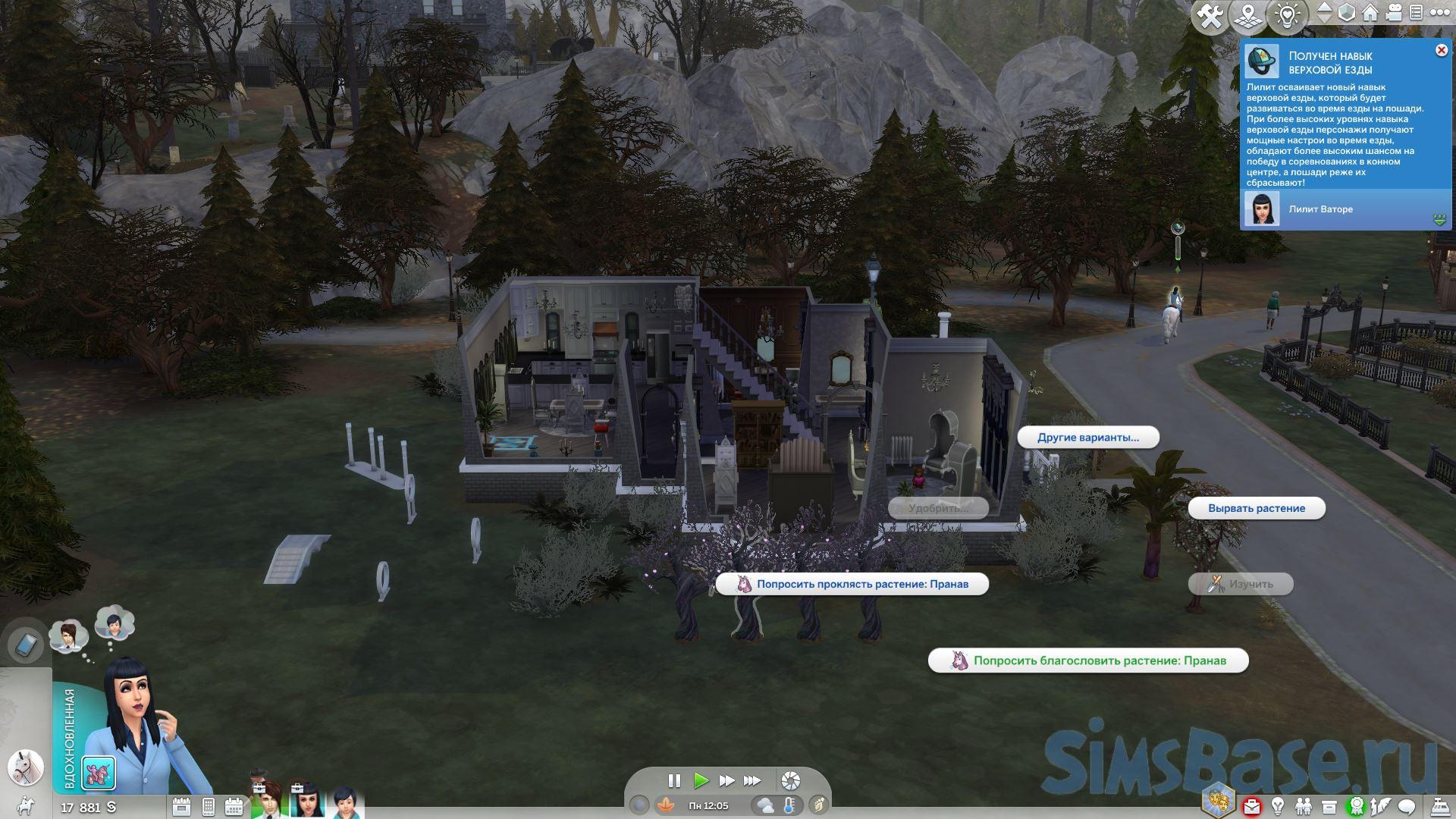Set game speed to double-arrow fast forward
This screenshot has width=1456, height=819.
[x=726, y=780]
